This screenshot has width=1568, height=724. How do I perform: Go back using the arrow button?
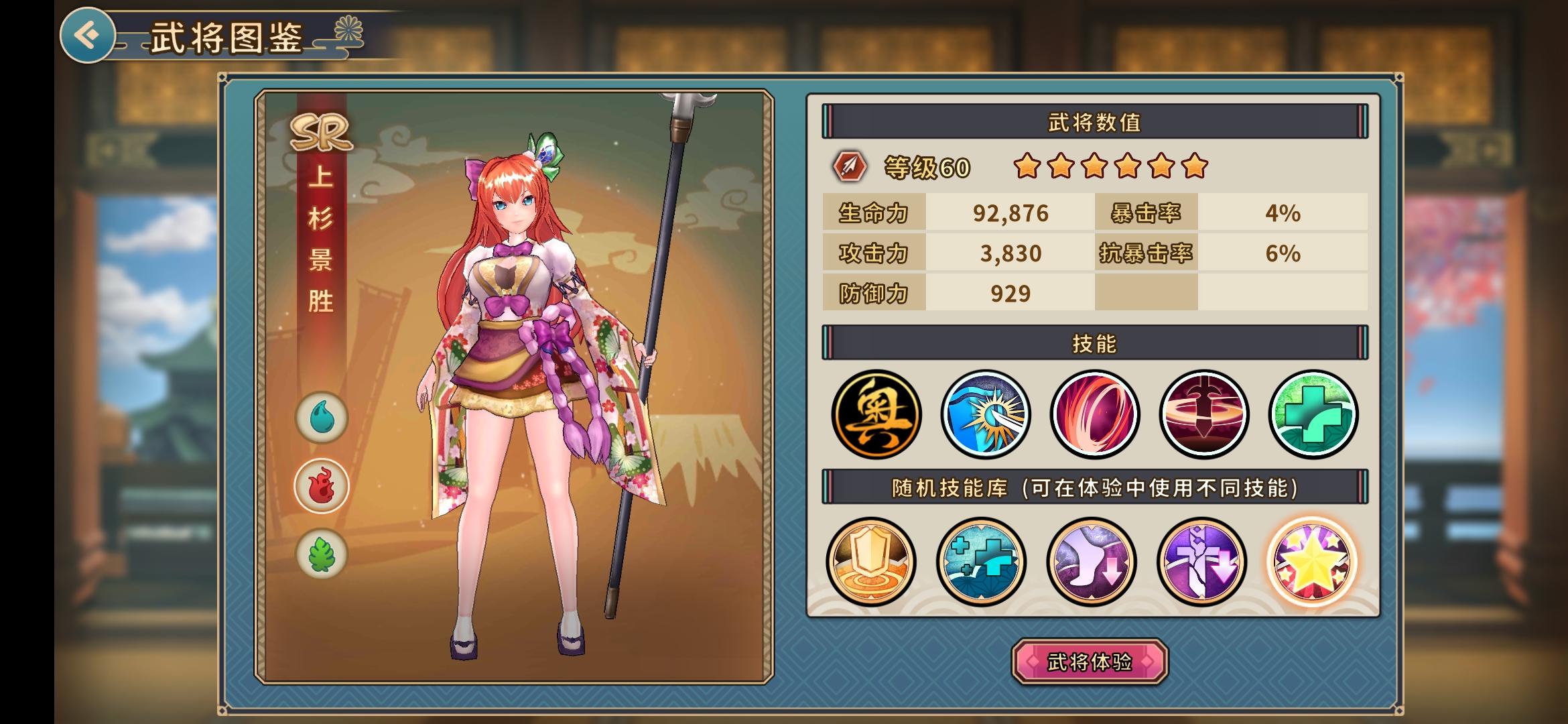point(87,35)
